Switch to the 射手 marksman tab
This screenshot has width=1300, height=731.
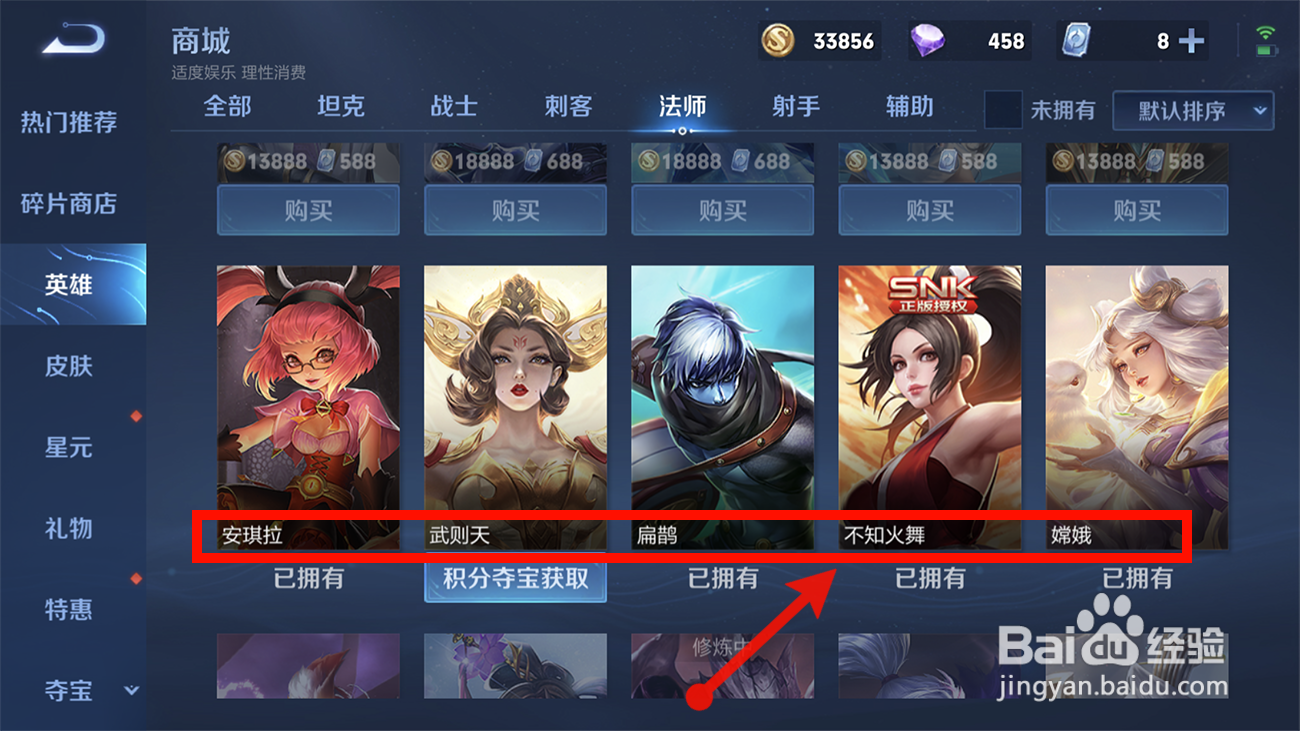(x=794, y=106)
